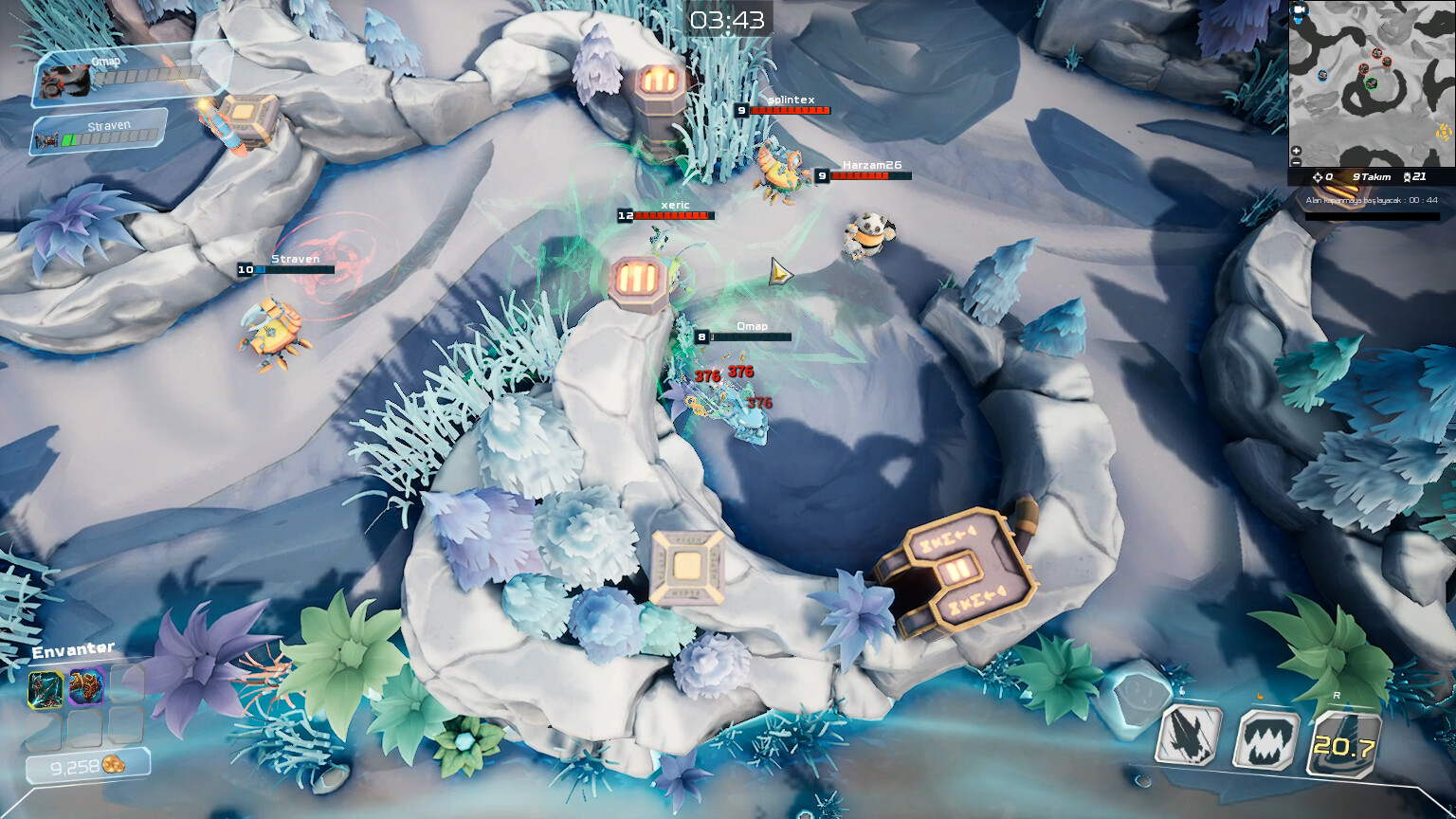
Task: Select the claw strike ability icon
Action: (x=1188, y=737)
